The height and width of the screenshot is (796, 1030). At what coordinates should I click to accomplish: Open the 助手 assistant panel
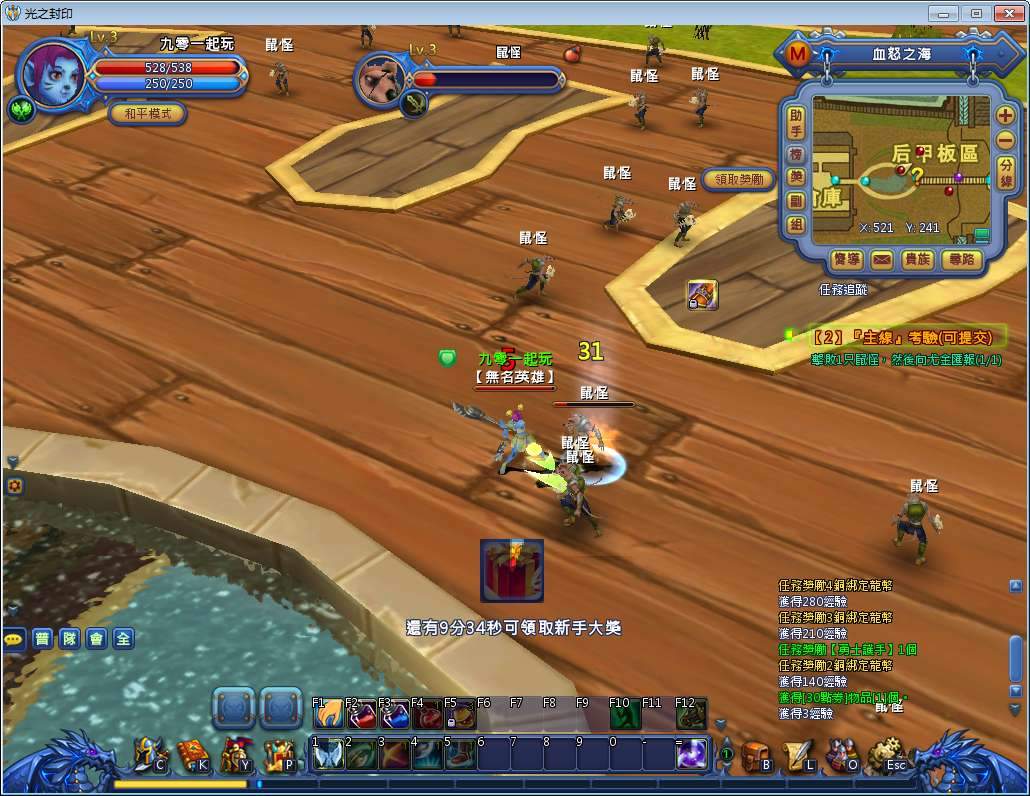(796, 123)
